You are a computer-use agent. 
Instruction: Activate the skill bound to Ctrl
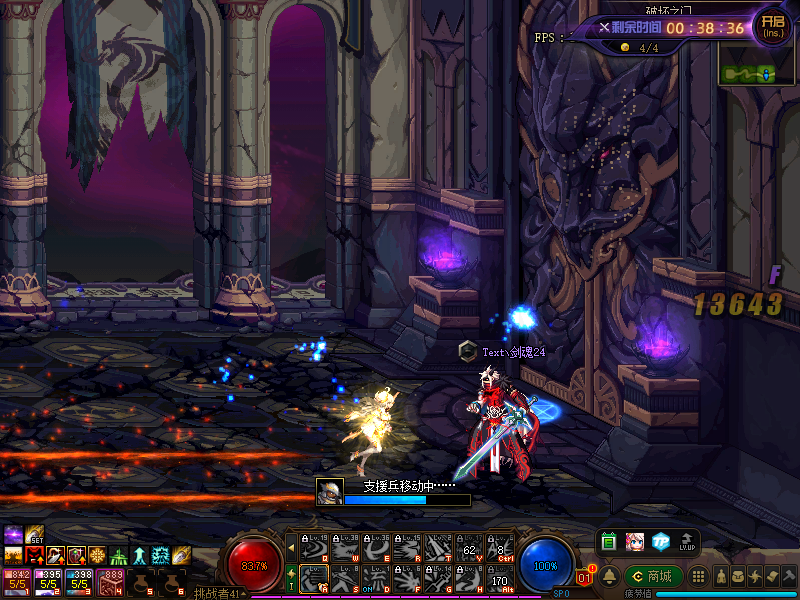pyautogui.click(x=500, y=547)
